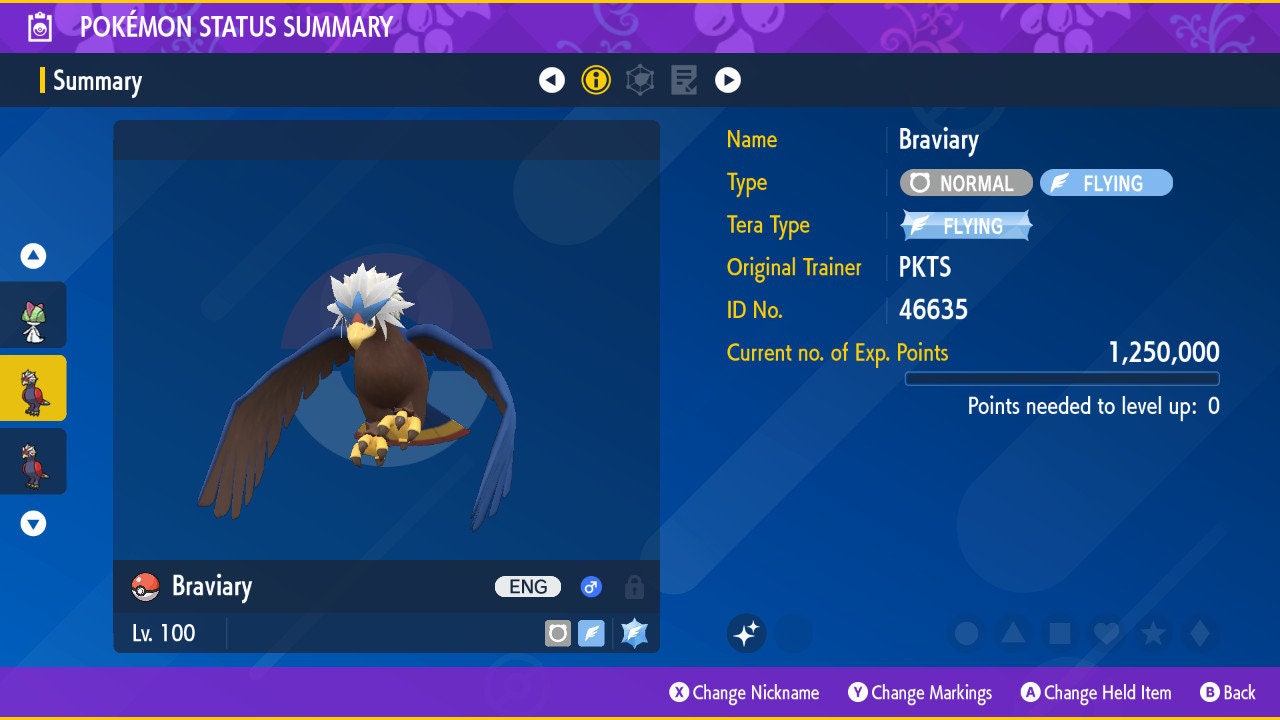Viewport: 1280px width, 720px height.
Task: Advance to the next summary page arrow
Action: tap(728, 80)
